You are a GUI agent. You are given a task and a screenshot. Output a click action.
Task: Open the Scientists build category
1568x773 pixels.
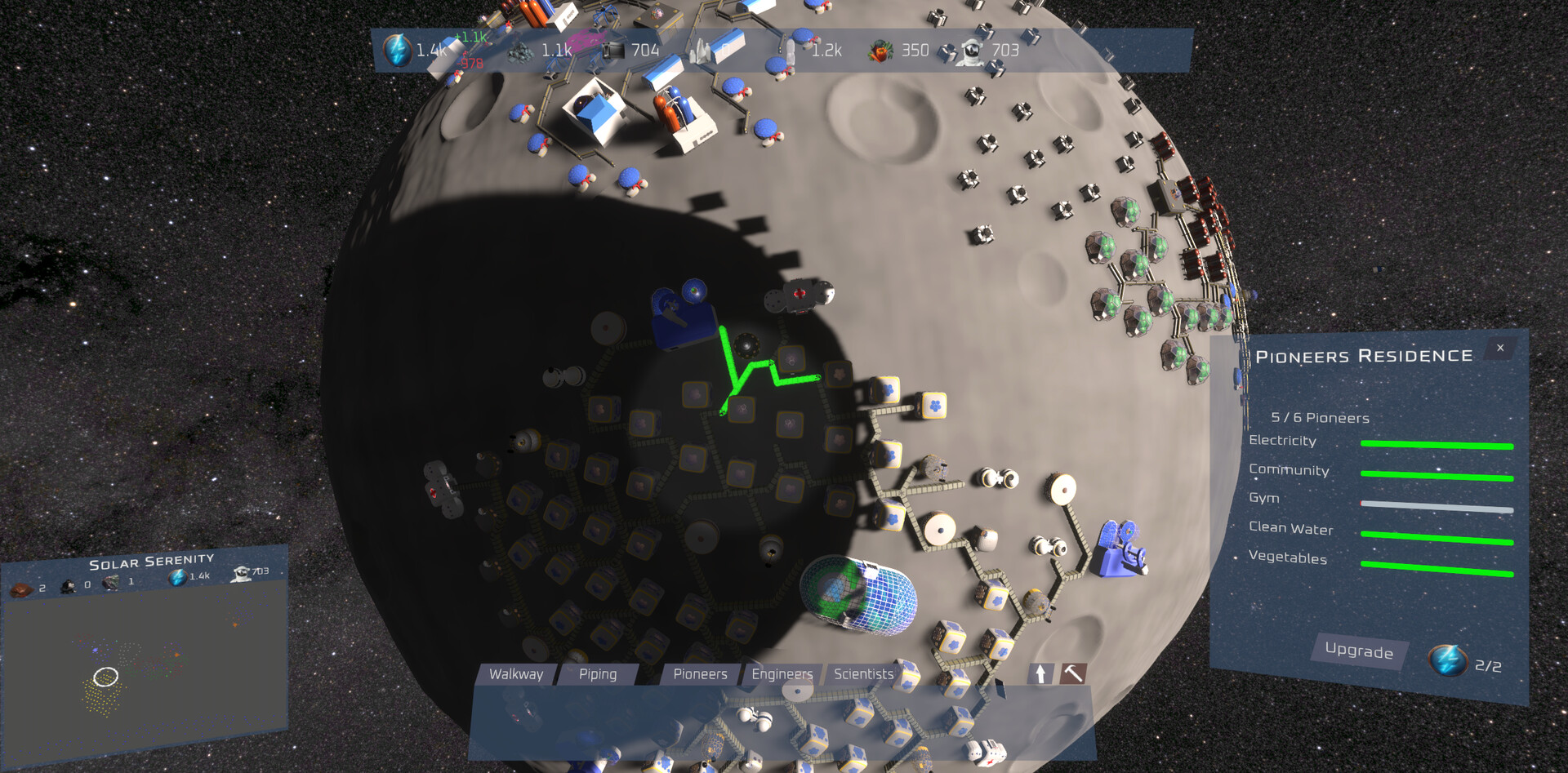click(x=862, y=674)
